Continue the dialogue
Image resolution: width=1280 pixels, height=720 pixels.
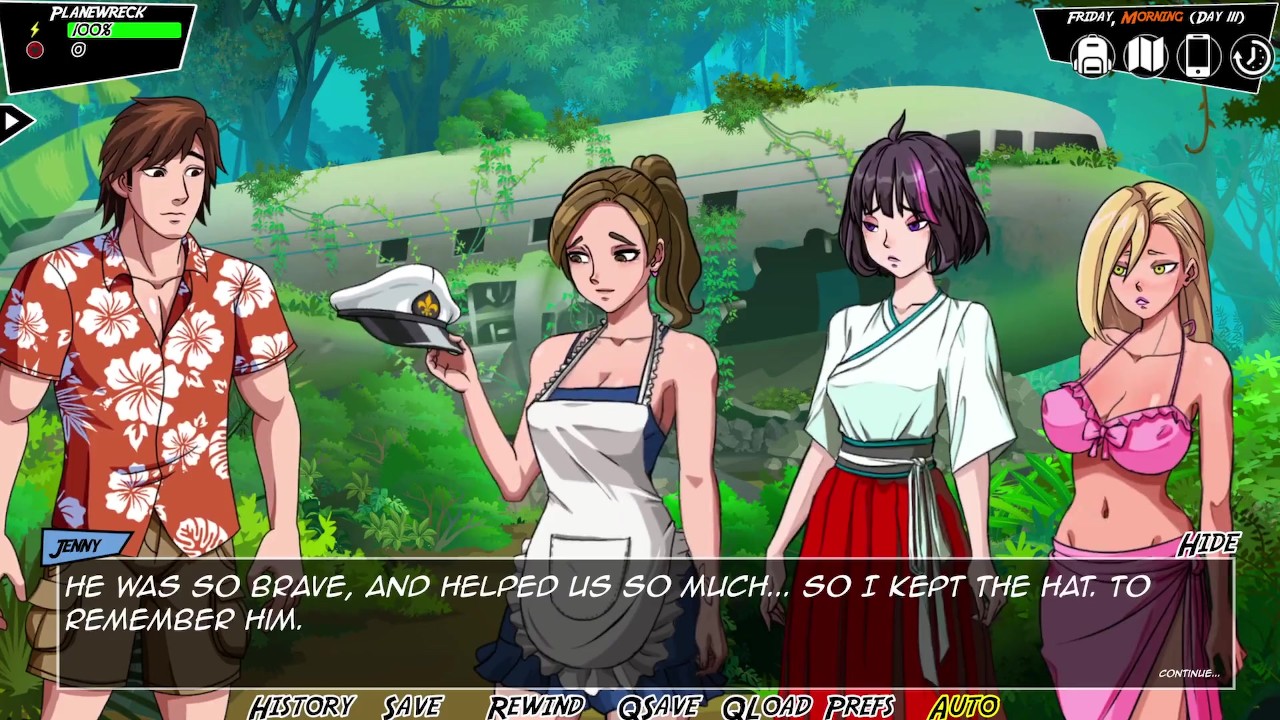click(x=1189, y=673)
